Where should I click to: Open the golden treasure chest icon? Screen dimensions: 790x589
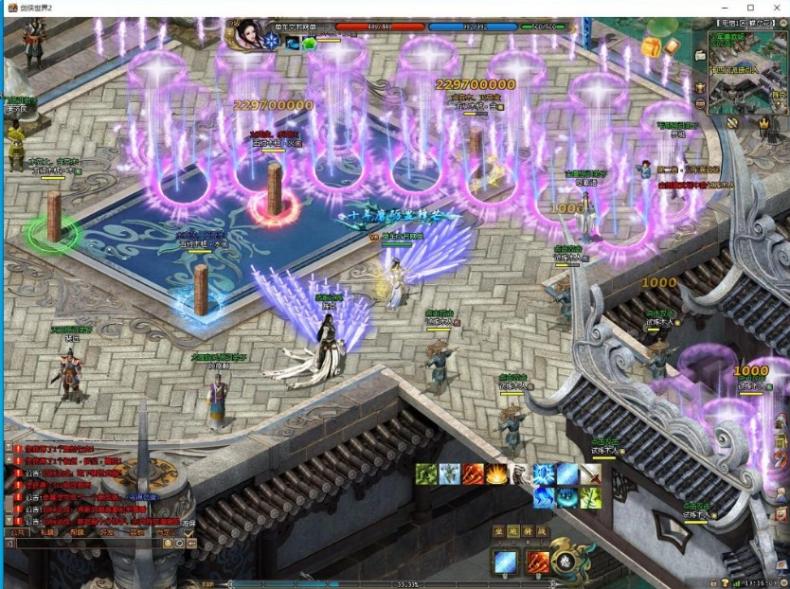(x=651, y=47)
